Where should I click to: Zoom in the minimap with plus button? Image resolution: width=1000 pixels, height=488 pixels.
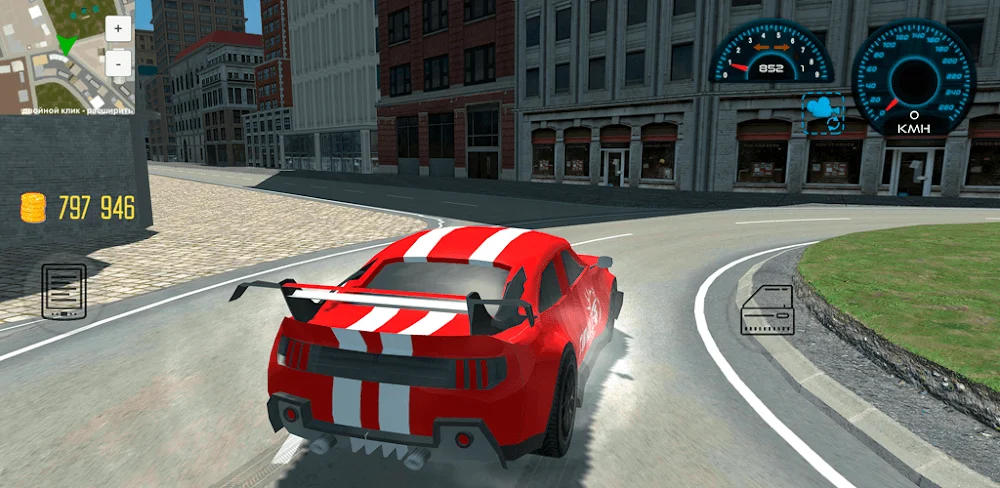[118, 28]
